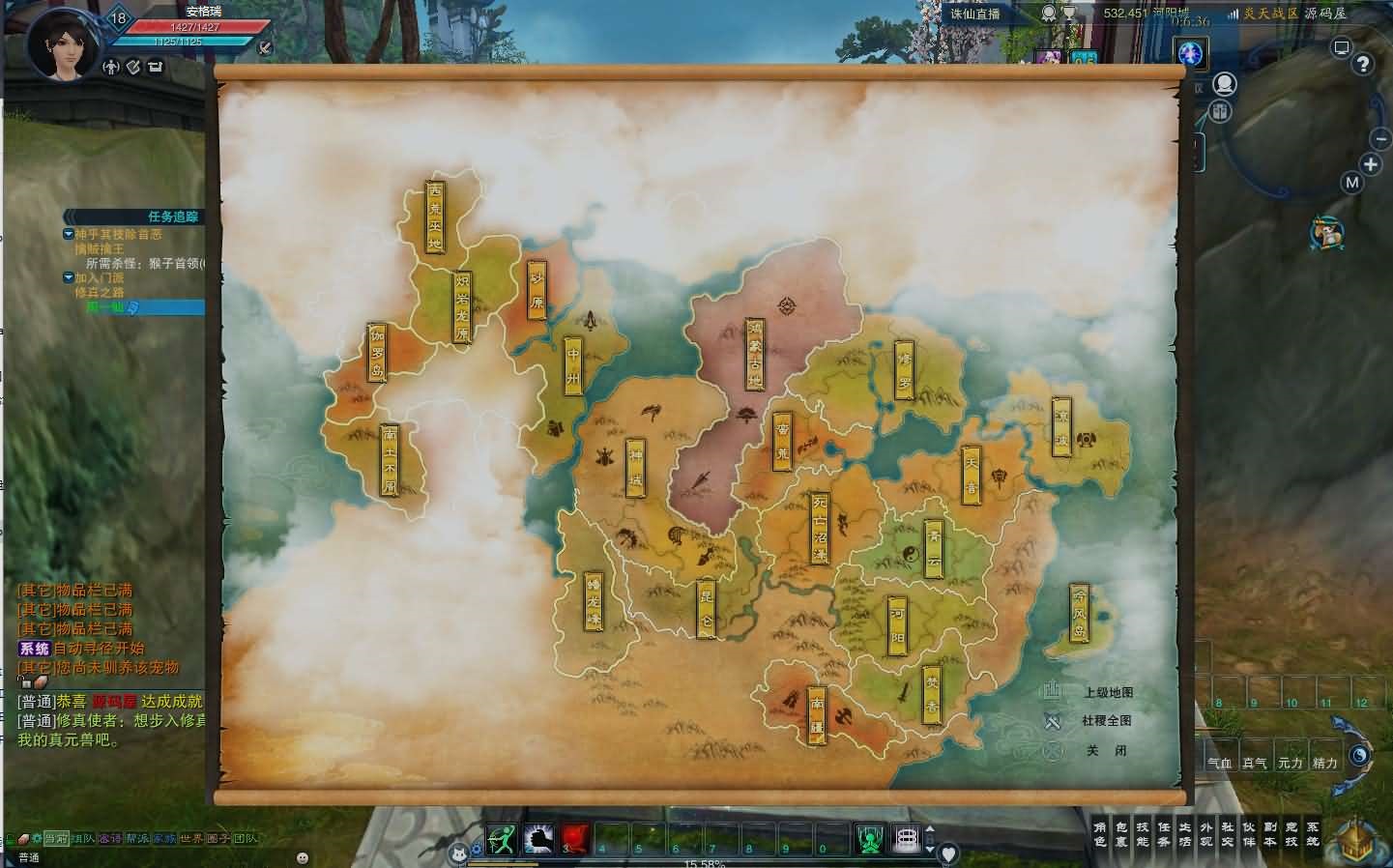Switch to the 帮派 guild chat tab

[136, 839]
